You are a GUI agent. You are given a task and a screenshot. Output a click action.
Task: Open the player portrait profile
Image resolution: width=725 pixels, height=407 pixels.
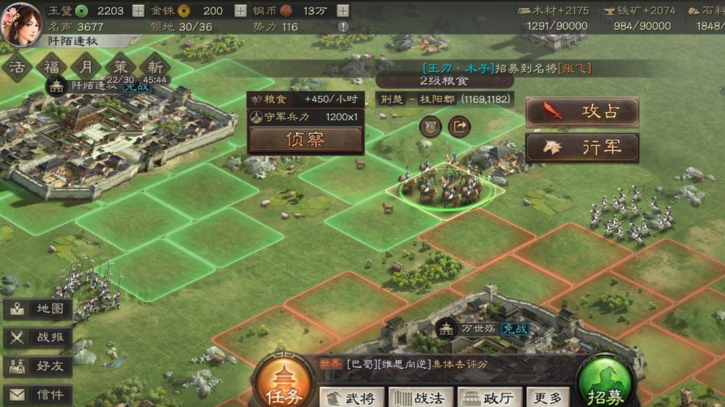[x=22, y=22]
